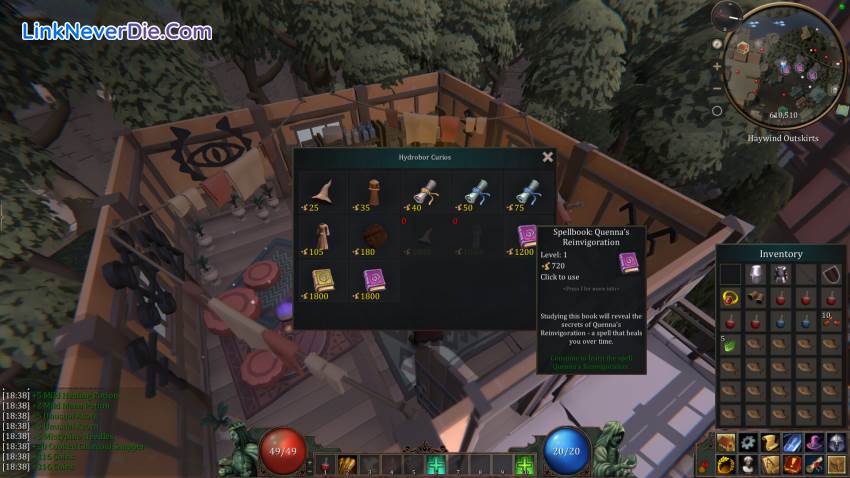
Task: Close the Hydrobor Curios shop window
Action: 547,157
